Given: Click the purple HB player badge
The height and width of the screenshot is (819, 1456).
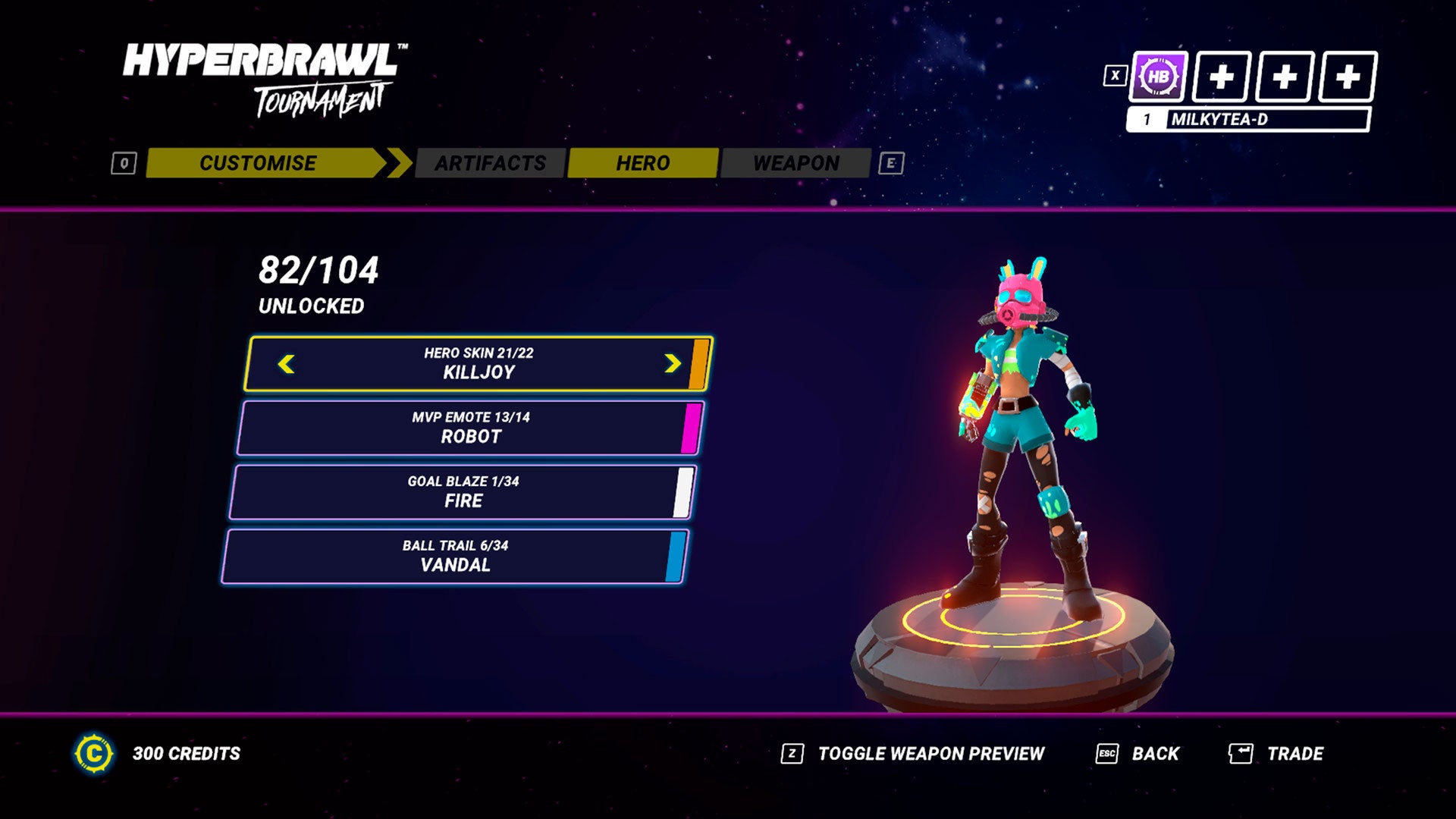Looking at the screenshot, I should click(x=1158, y=77).
